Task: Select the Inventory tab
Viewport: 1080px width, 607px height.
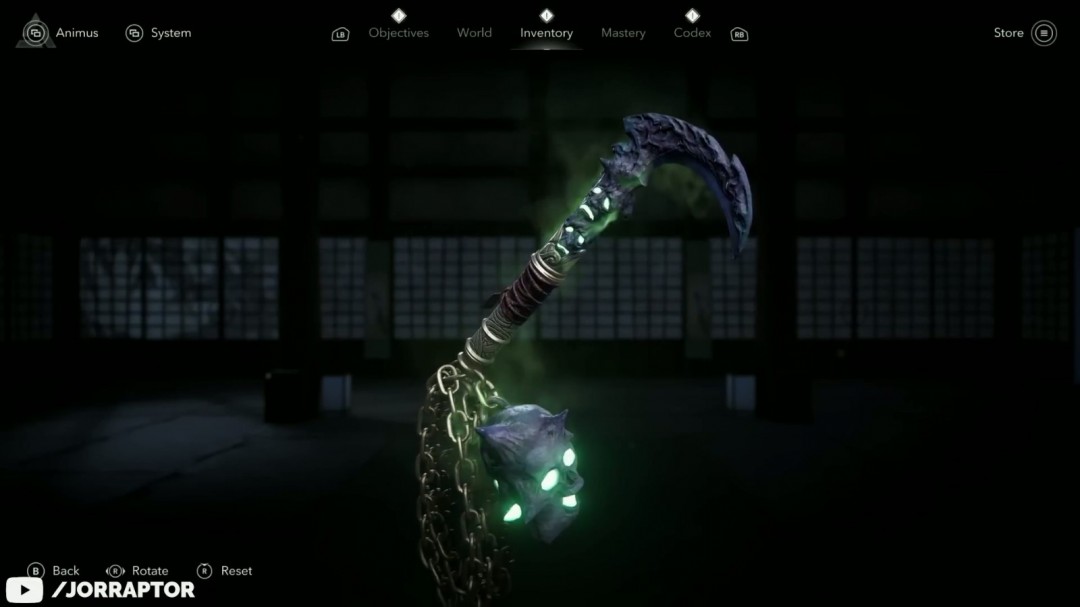Action: pos(546,33)
